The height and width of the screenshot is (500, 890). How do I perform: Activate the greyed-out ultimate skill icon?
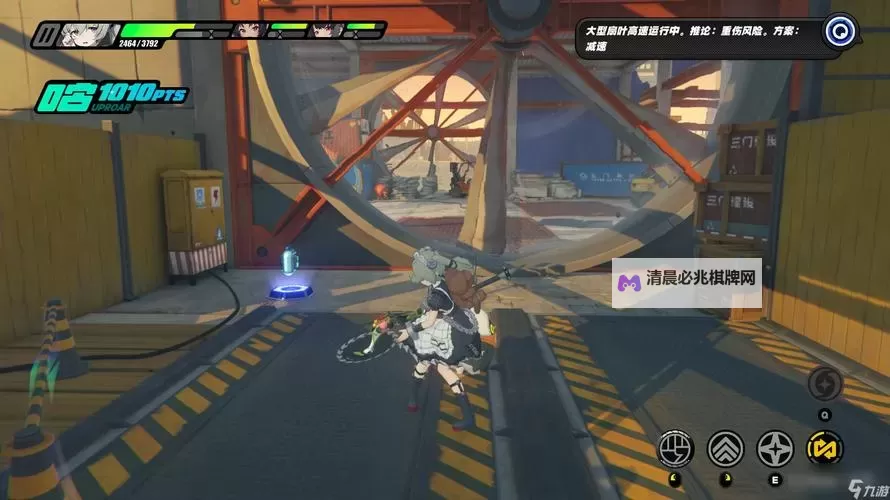click(x=825, y=384)
